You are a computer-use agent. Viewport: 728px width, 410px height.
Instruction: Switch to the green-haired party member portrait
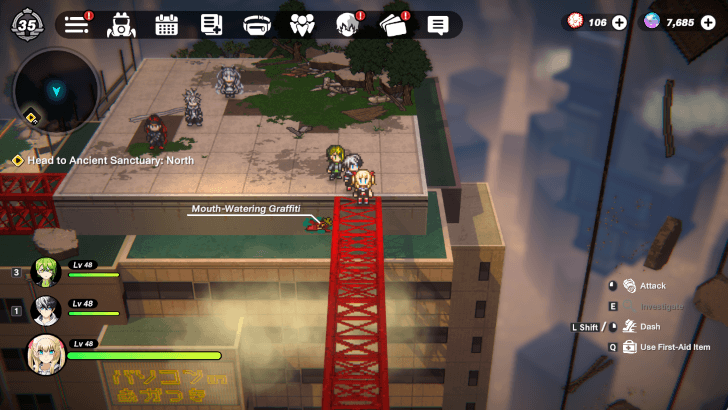[x=45, y=271]
